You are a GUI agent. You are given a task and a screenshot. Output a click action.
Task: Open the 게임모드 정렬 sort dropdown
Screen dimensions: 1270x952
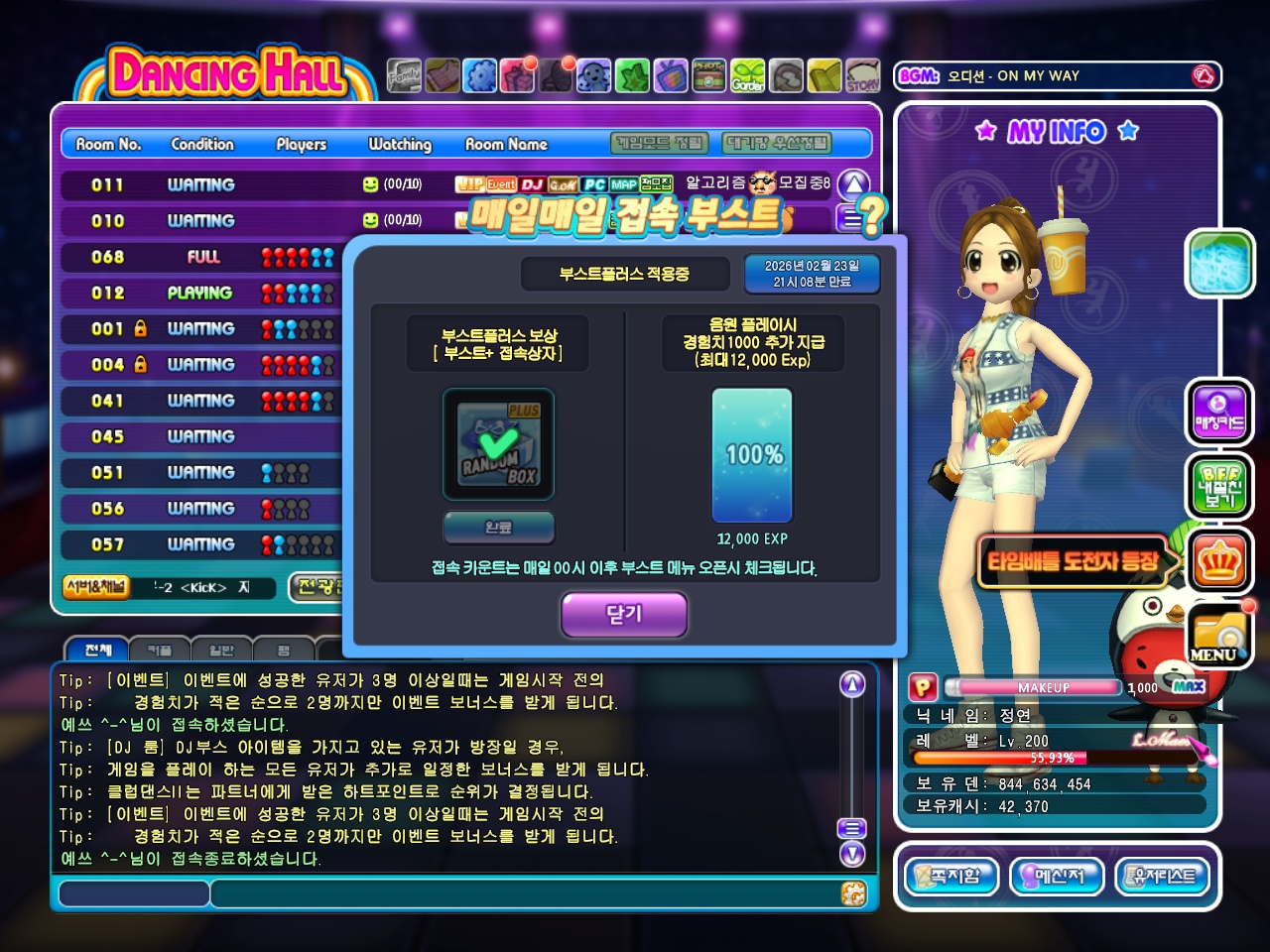point(658,144)
